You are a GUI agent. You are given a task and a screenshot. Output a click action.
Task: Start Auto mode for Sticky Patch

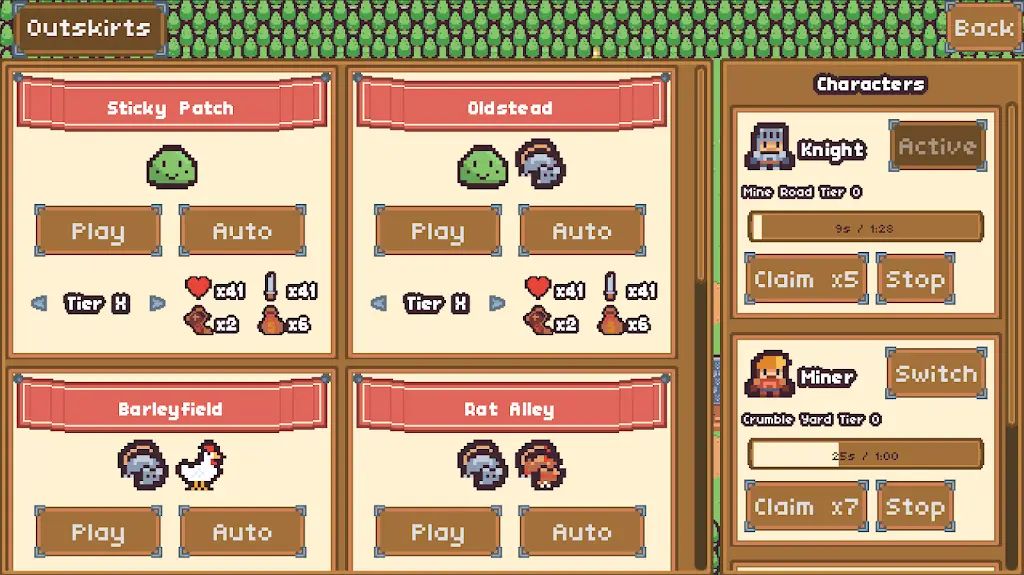pos(242,231)
